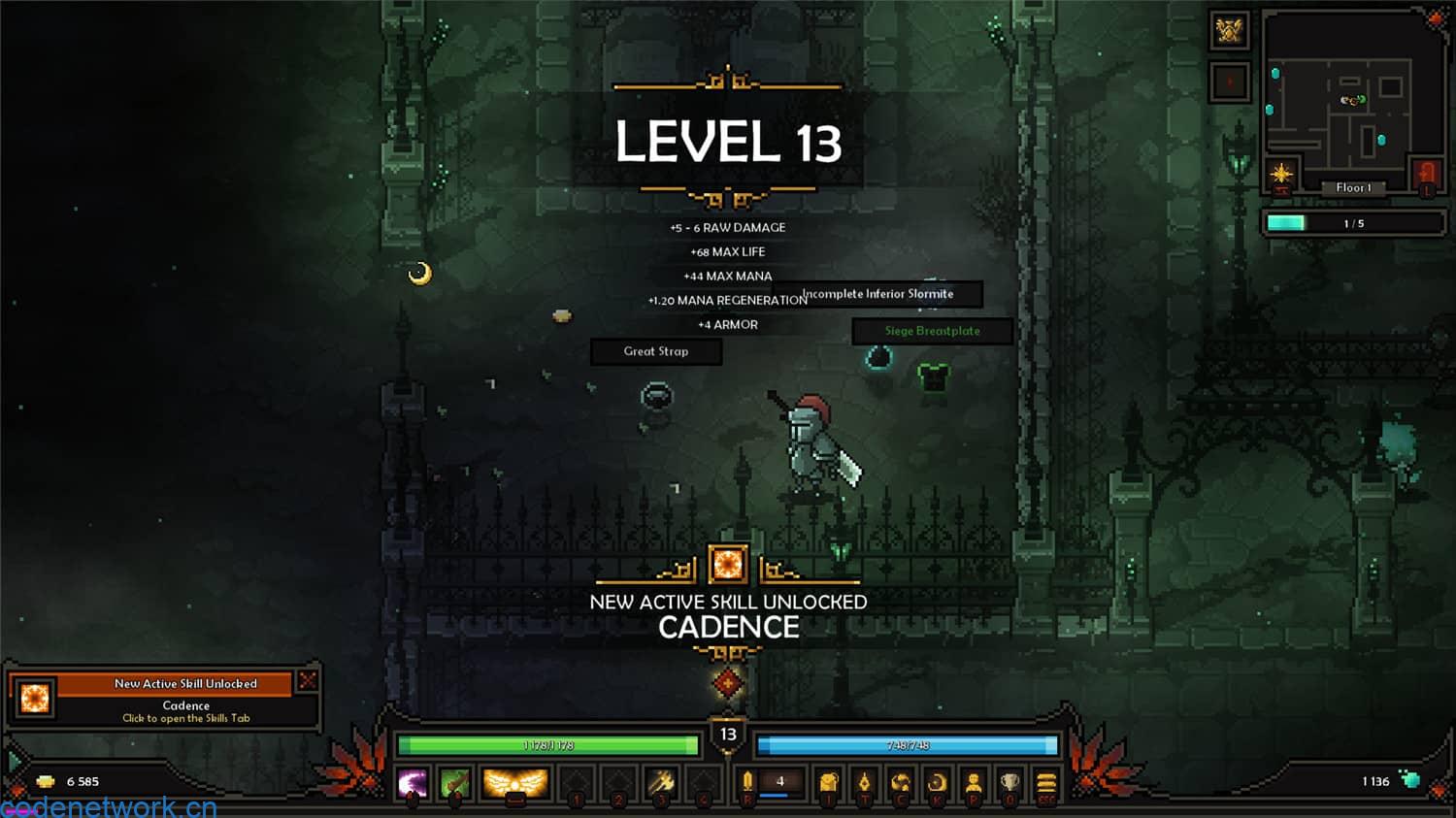Use the green club skill
1456x818 pixels.
coord(454,782)
